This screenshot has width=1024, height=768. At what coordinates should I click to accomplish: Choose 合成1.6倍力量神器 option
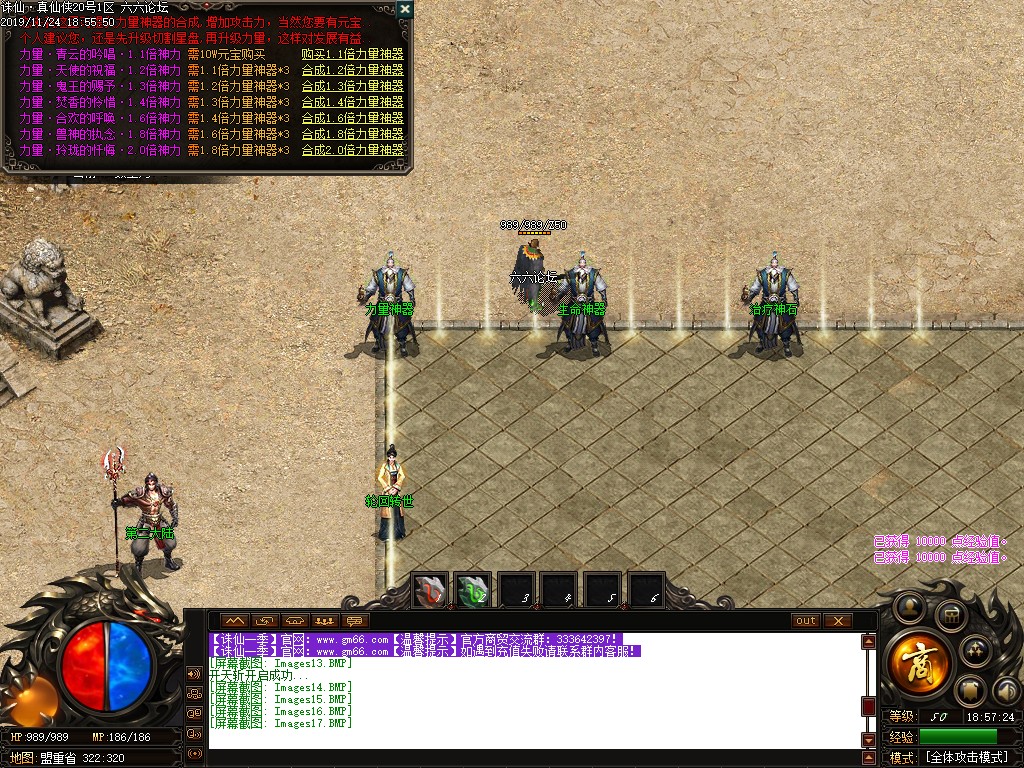pos(352,118)
